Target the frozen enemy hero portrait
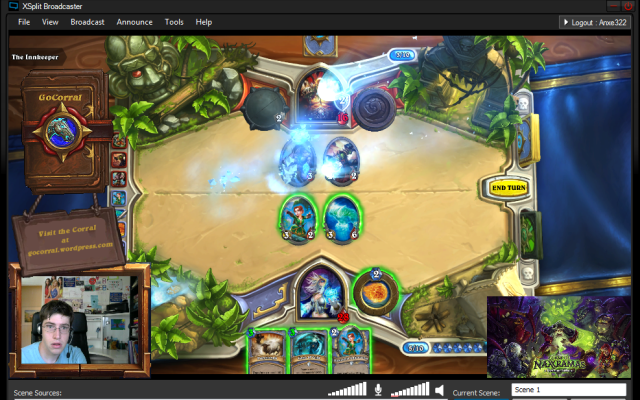This screenshot has width=640, height=400. coord(319,93)
